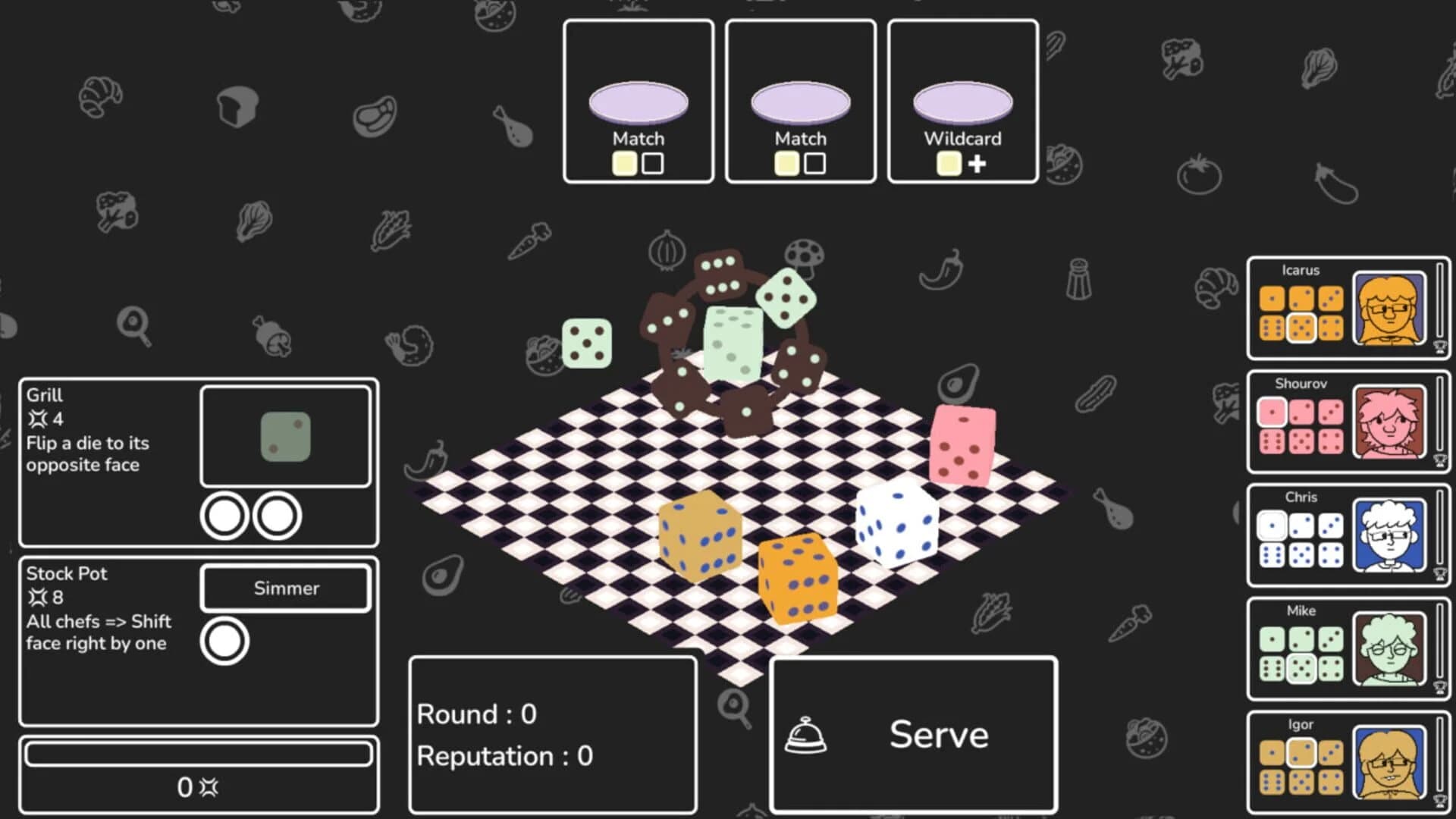Click the plus icon under the Wildcard plate
This screenshot has height=819, width=1456.
tap(977, 163)
